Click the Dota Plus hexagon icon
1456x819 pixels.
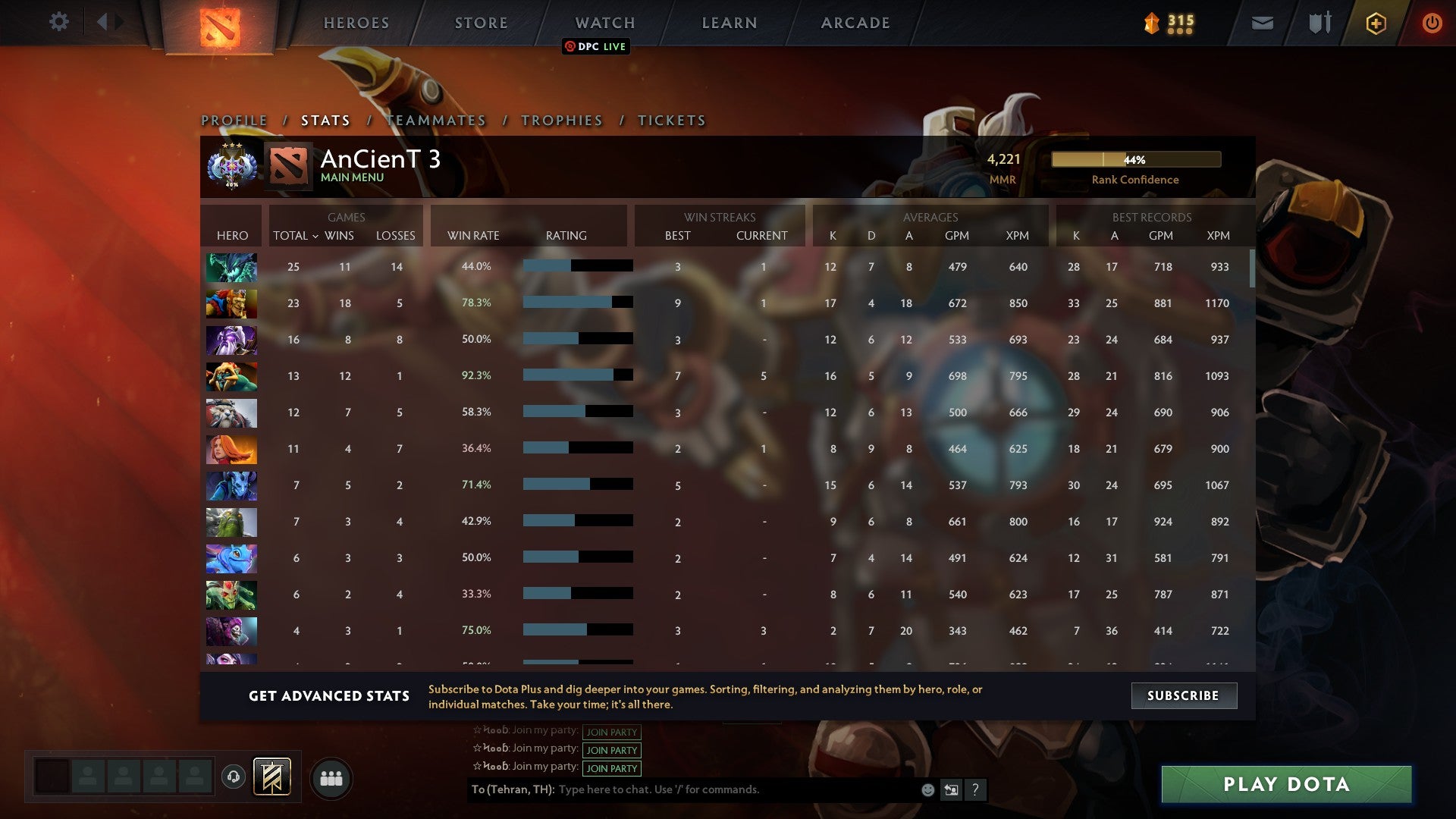(1375, 23)
